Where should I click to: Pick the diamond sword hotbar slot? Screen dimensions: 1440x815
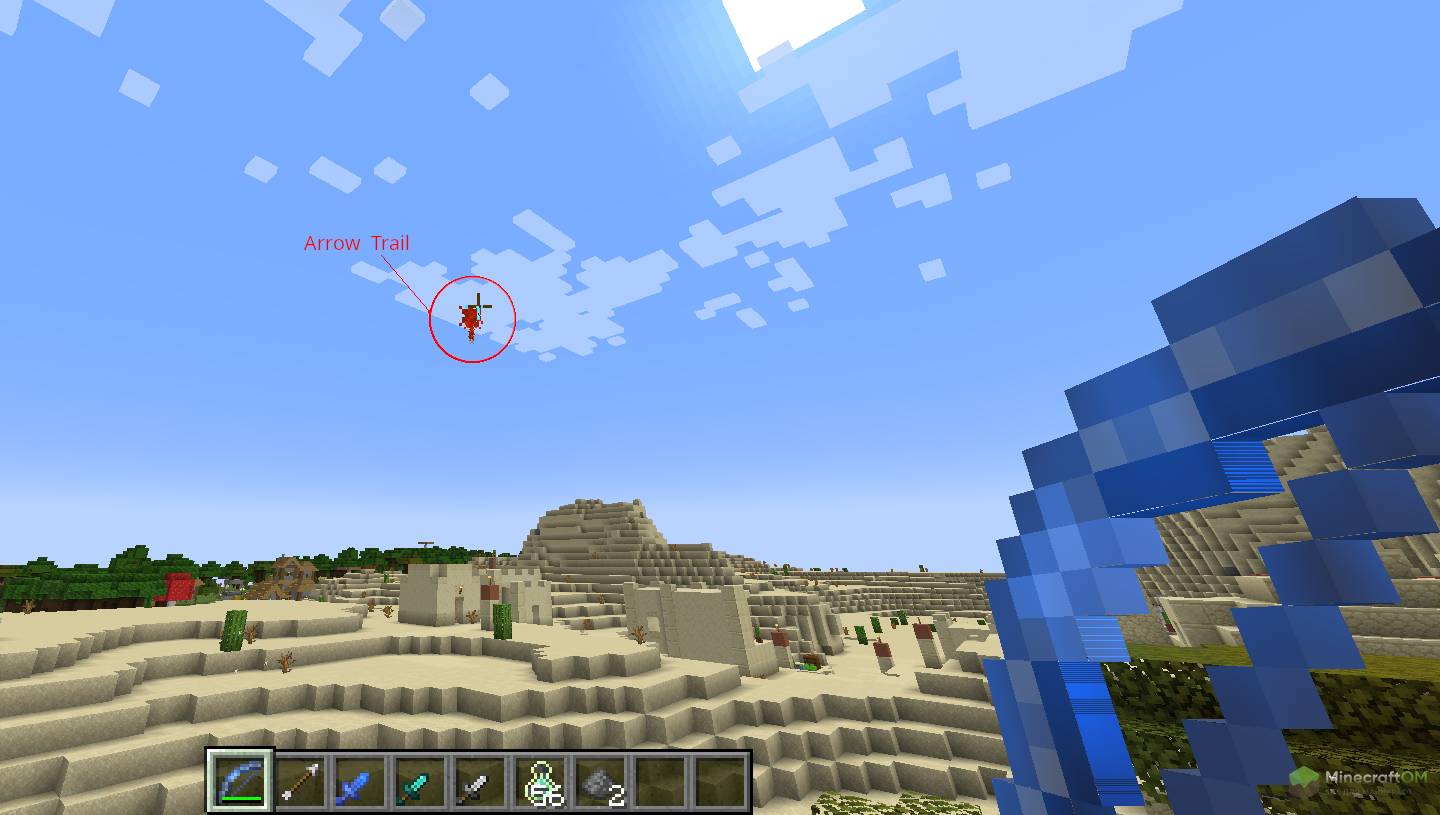420,781
